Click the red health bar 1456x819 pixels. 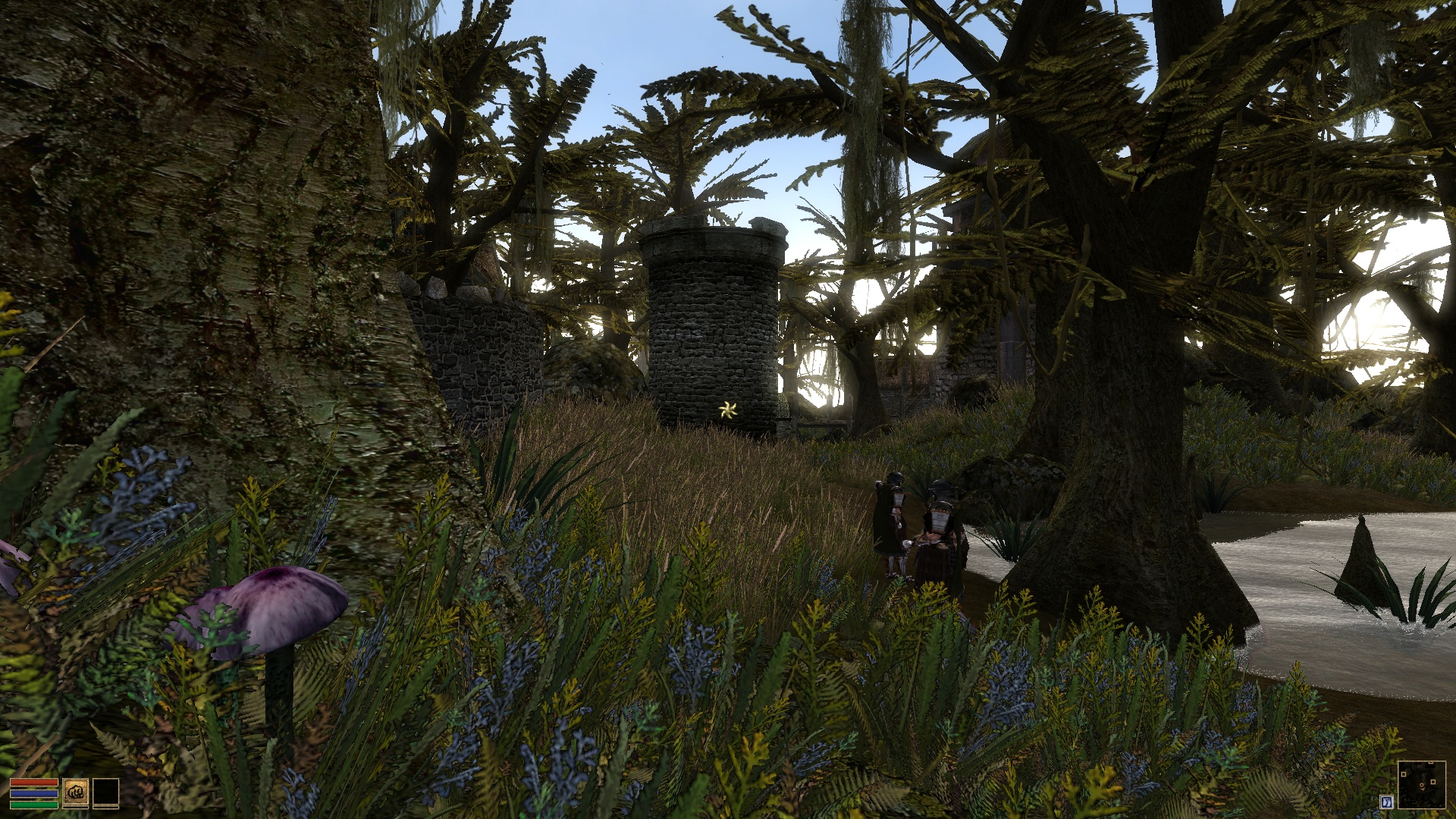[34, 783]
